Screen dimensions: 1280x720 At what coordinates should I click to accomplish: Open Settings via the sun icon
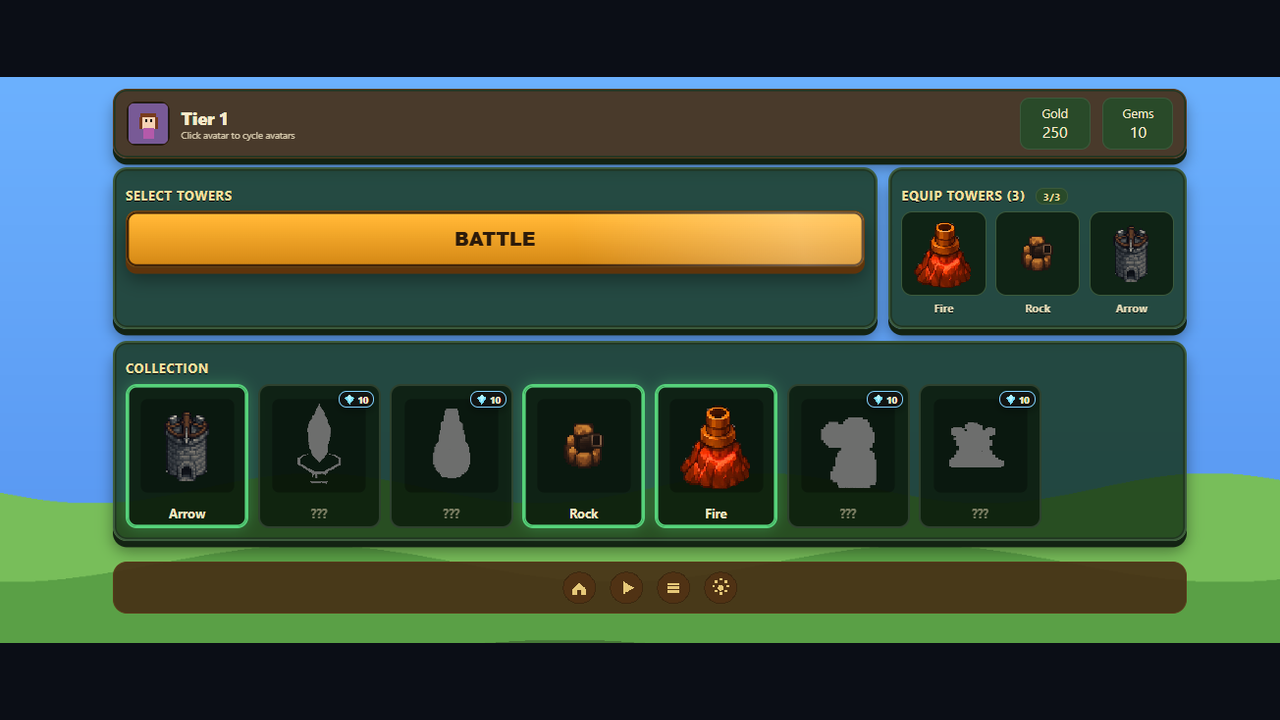720,588
